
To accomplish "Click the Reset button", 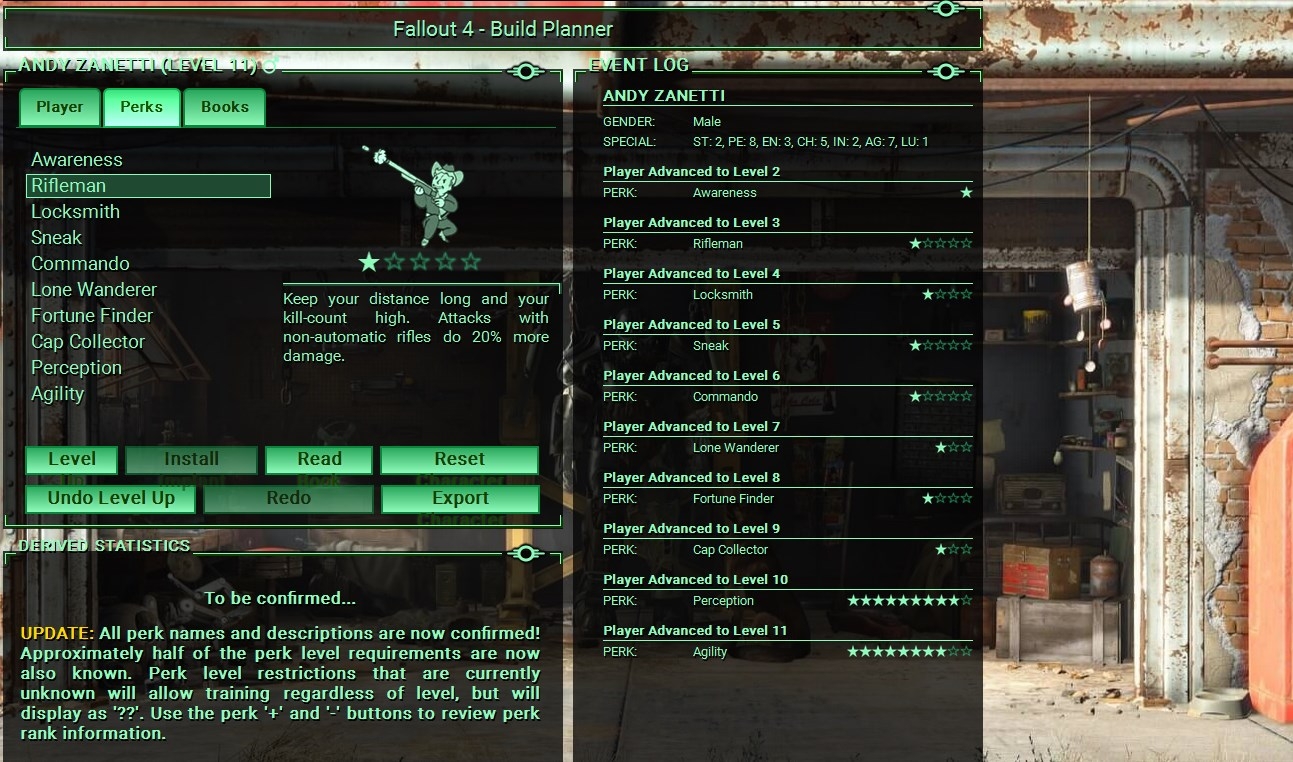I will click(x=459, y=459).
